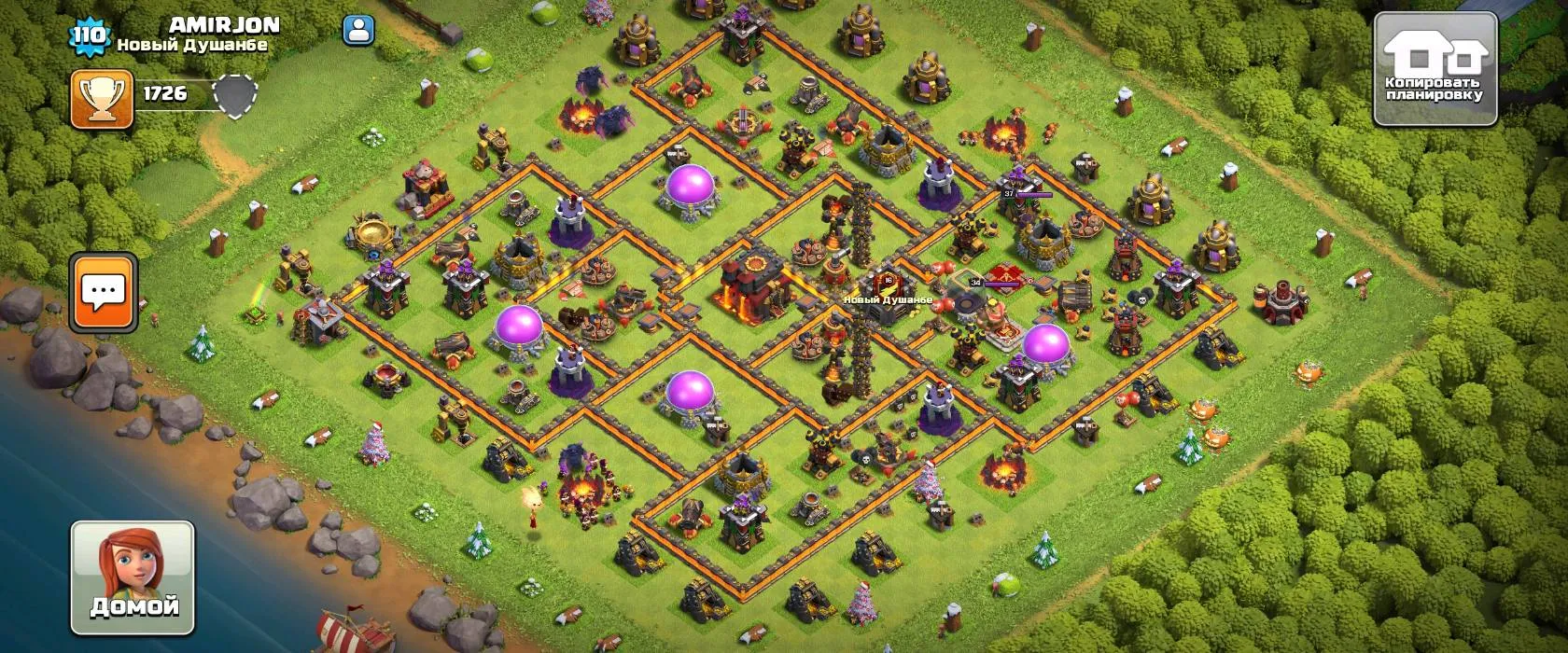Tap the orange trophy league badge

point(101,98)
